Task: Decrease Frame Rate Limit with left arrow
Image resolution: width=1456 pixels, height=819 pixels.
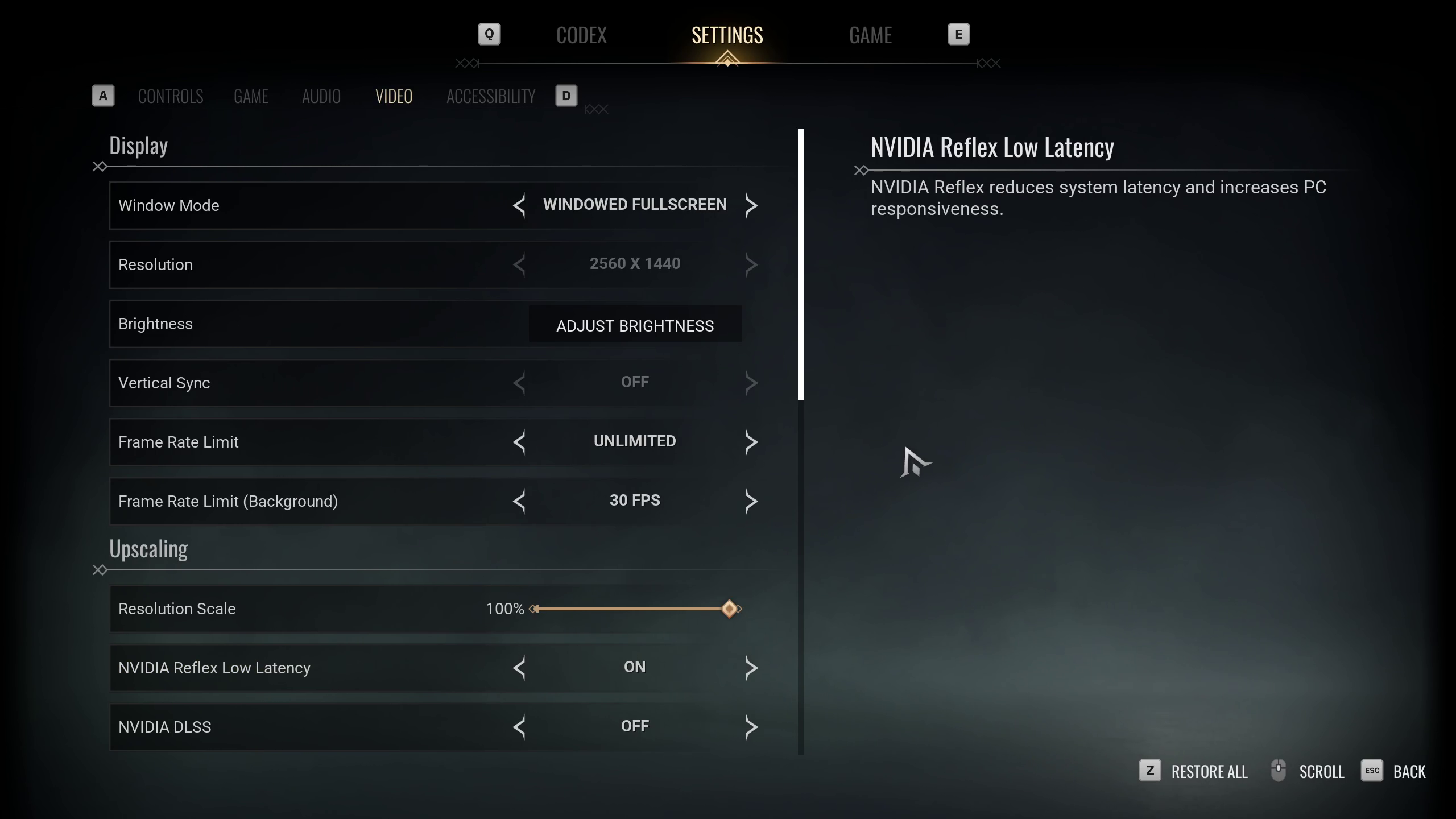Action: point(519,442)
